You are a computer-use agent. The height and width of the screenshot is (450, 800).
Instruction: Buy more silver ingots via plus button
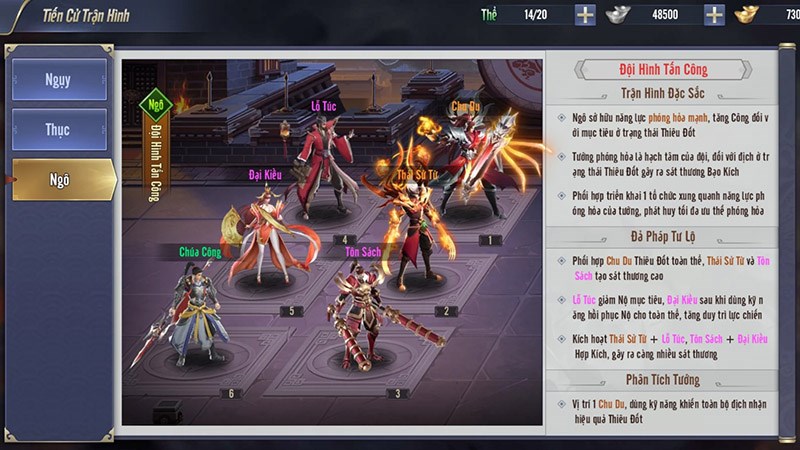pyautogui.click(x=714, y=15)
